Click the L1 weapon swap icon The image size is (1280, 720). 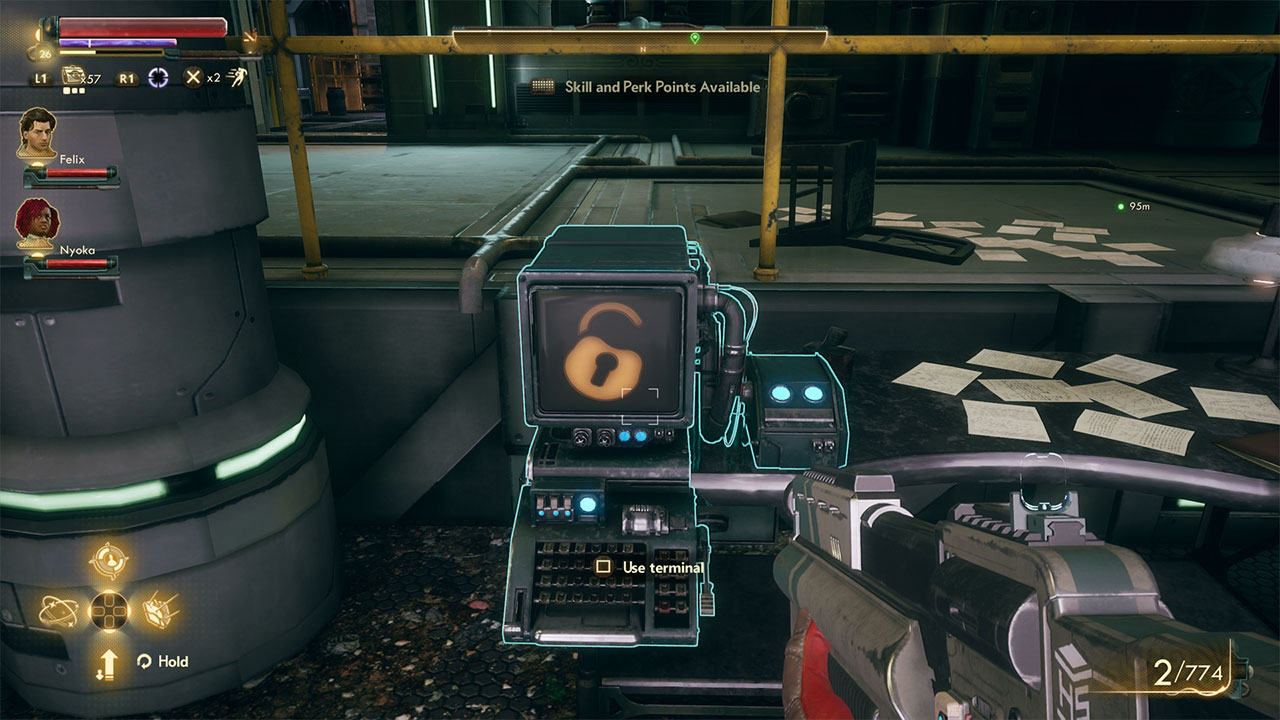[x=40, y=78]
